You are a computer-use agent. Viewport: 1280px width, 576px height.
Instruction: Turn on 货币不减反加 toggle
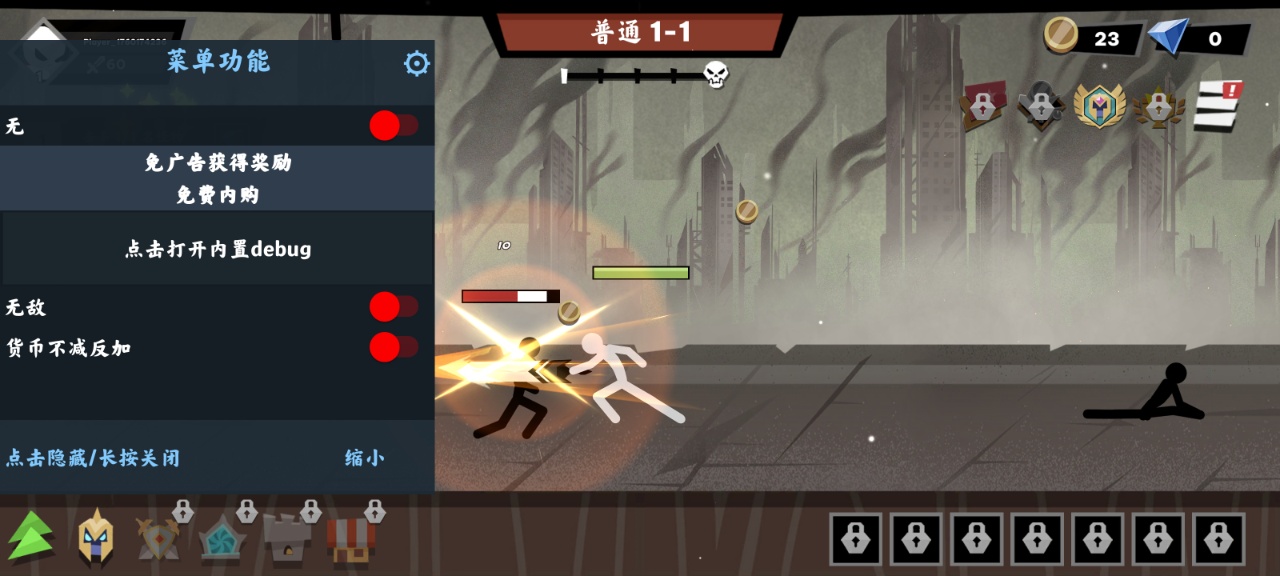[394, 347]
